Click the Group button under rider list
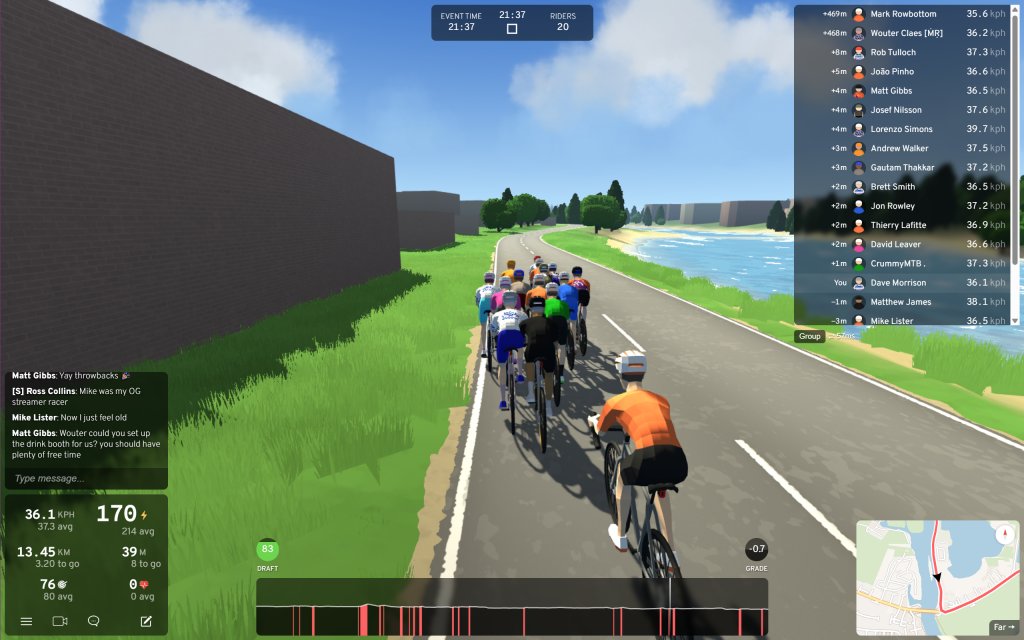The image size is (1024, 640). point(810,336)
